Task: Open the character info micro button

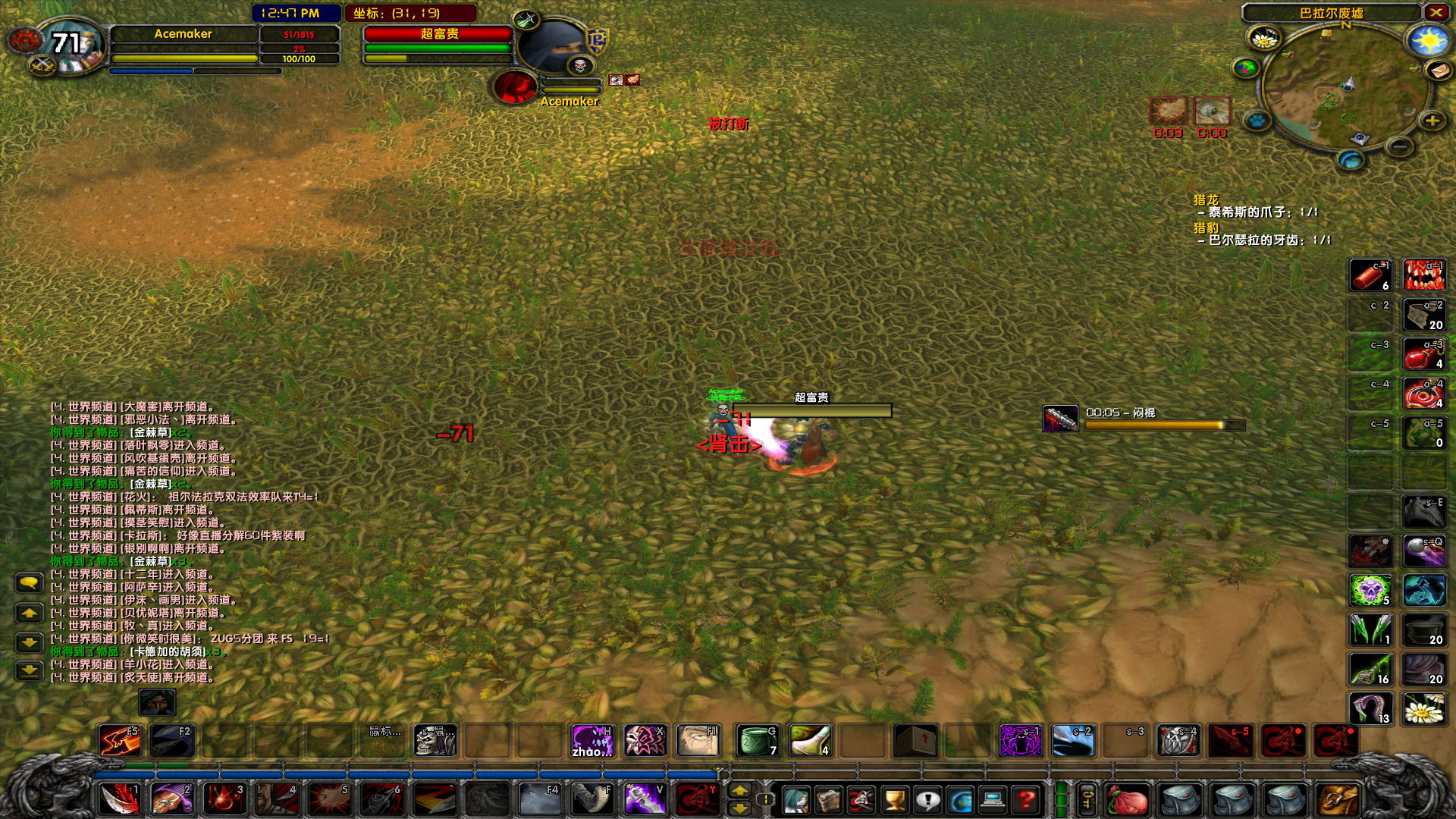Action: tap(795, 799)
